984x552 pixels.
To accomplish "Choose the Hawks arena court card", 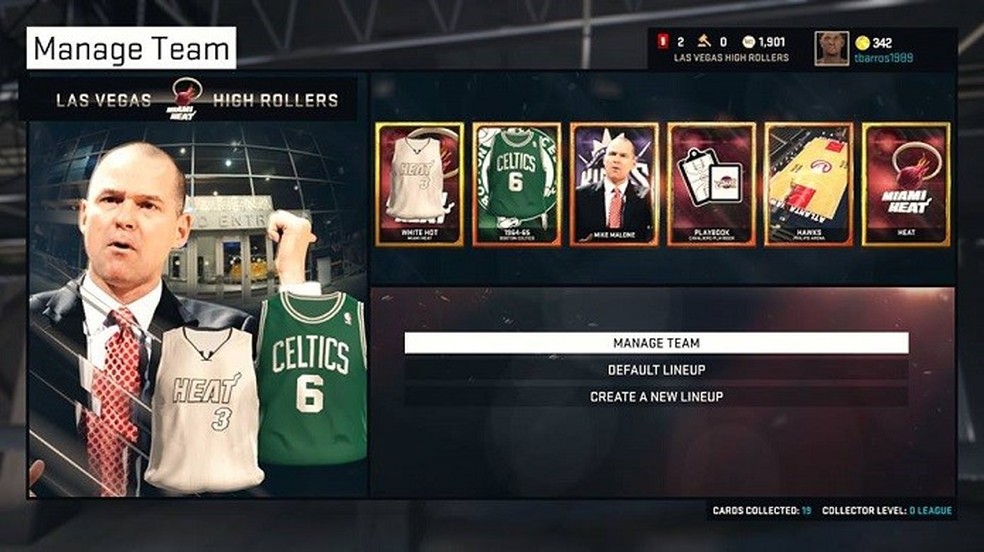I will (x=809, y=184).
